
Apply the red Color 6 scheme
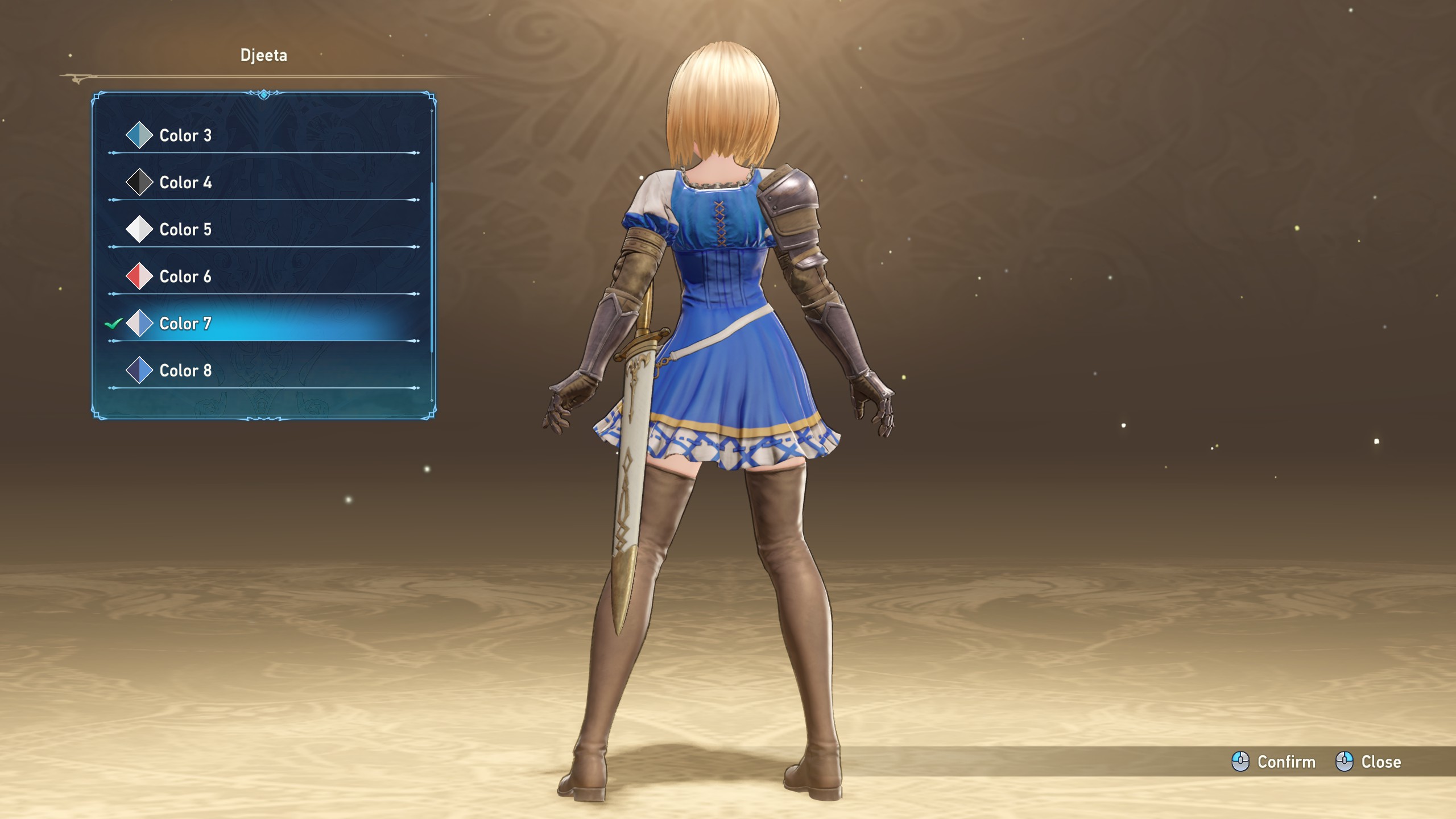click(x=185, y=277)
